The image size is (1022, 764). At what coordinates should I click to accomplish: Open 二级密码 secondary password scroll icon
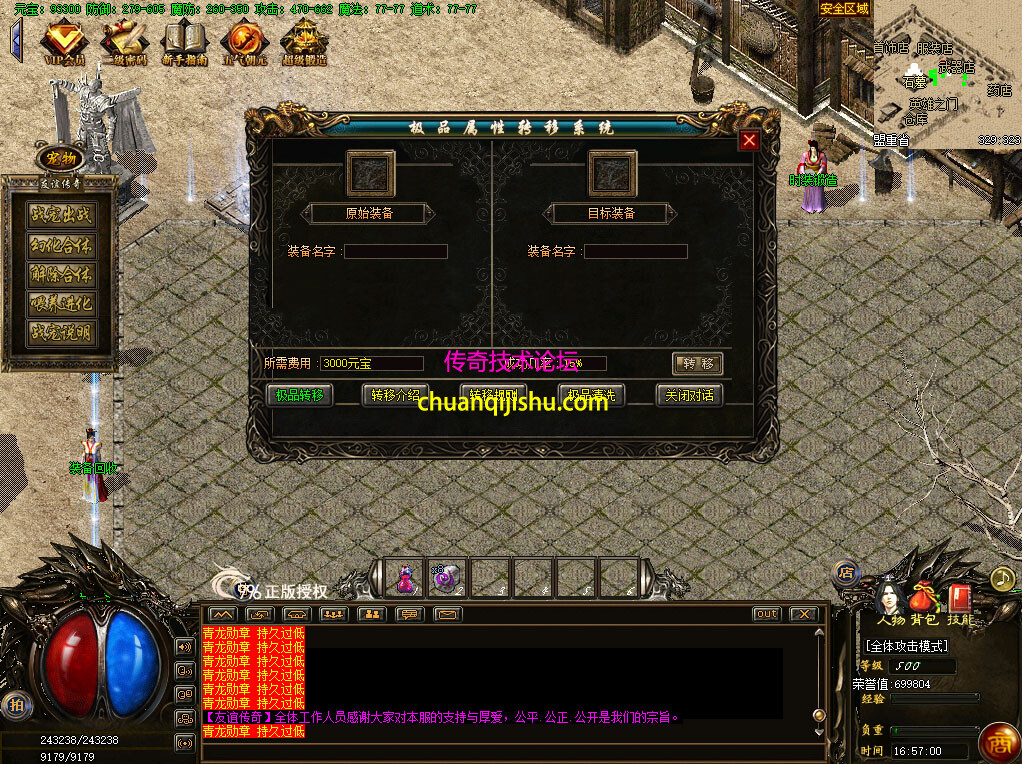[125, 41]
